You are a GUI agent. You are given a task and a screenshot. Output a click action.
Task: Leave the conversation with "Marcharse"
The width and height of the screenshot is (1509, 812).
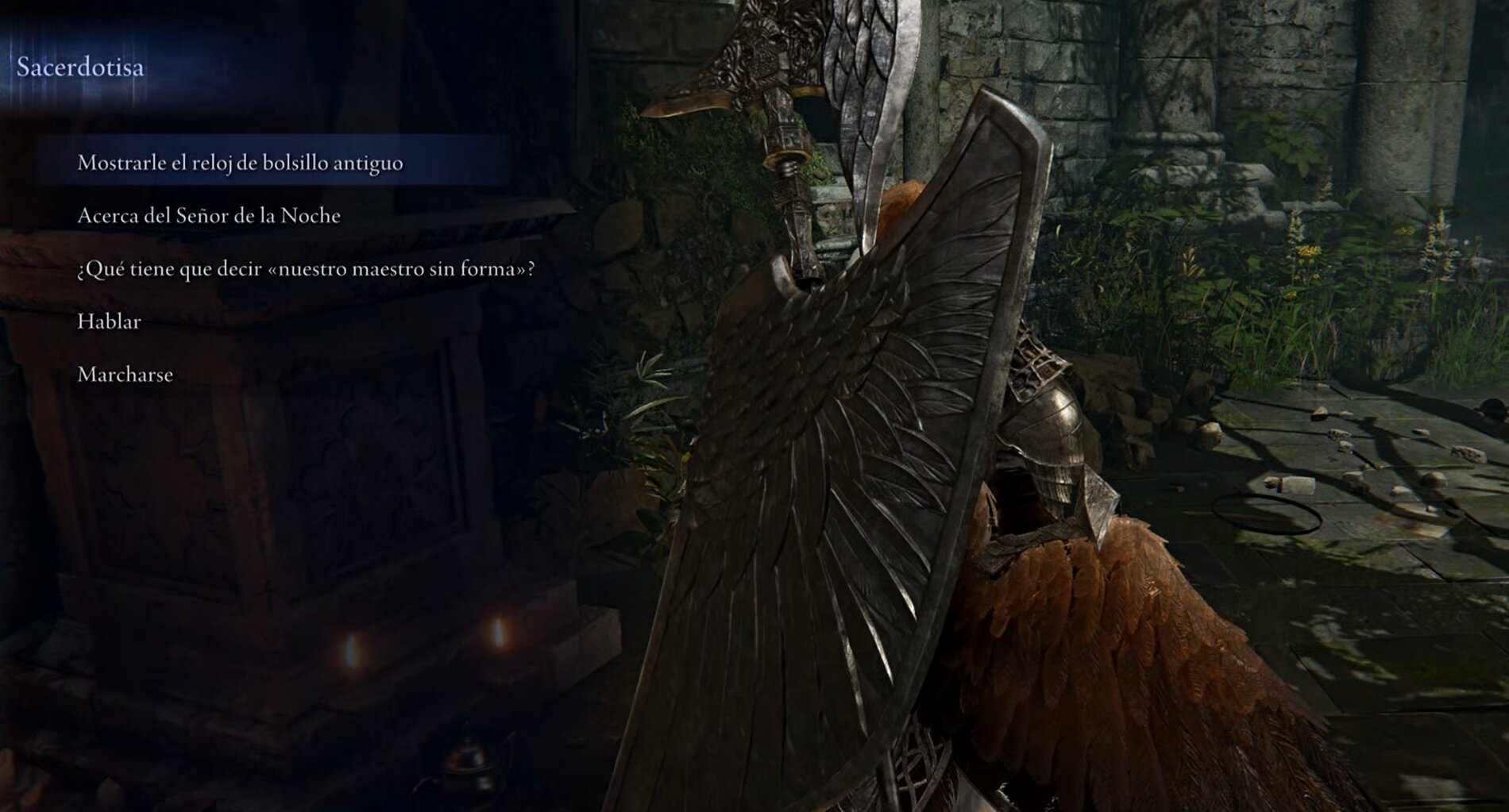tap(125, 375)
